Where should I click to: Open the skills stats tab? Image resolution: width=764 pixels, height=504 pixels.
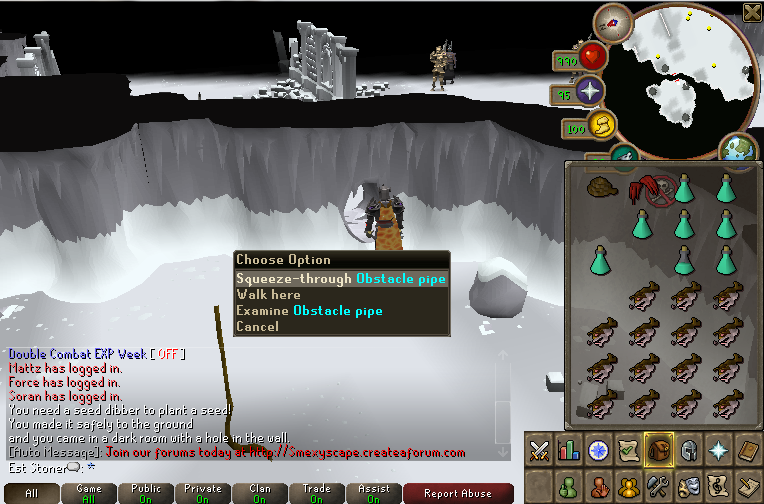[570, 450]
